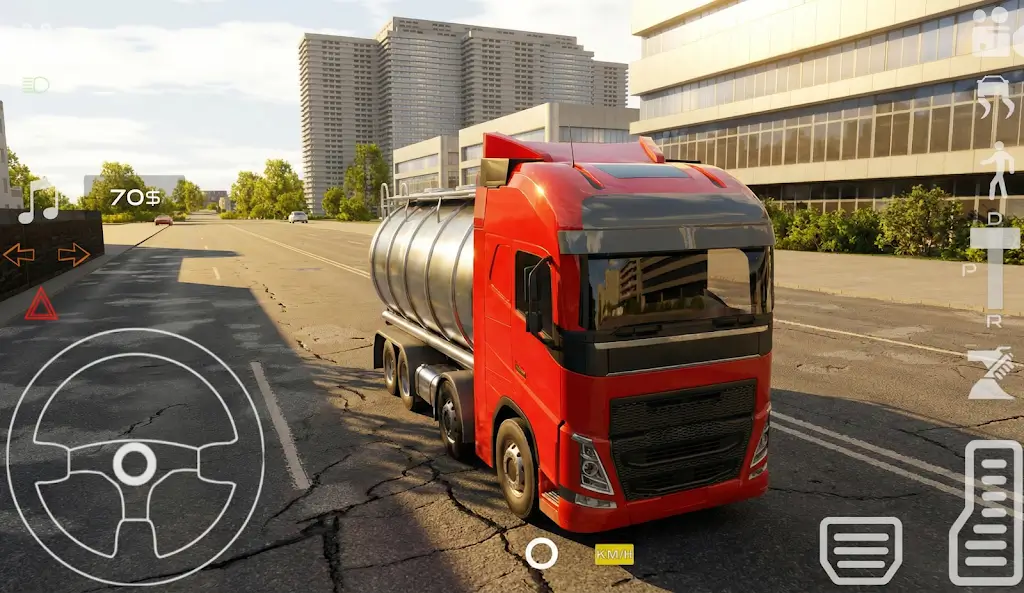Toggle the music note button
This screenshot has width=1024, height=593.
click(38, 200)
